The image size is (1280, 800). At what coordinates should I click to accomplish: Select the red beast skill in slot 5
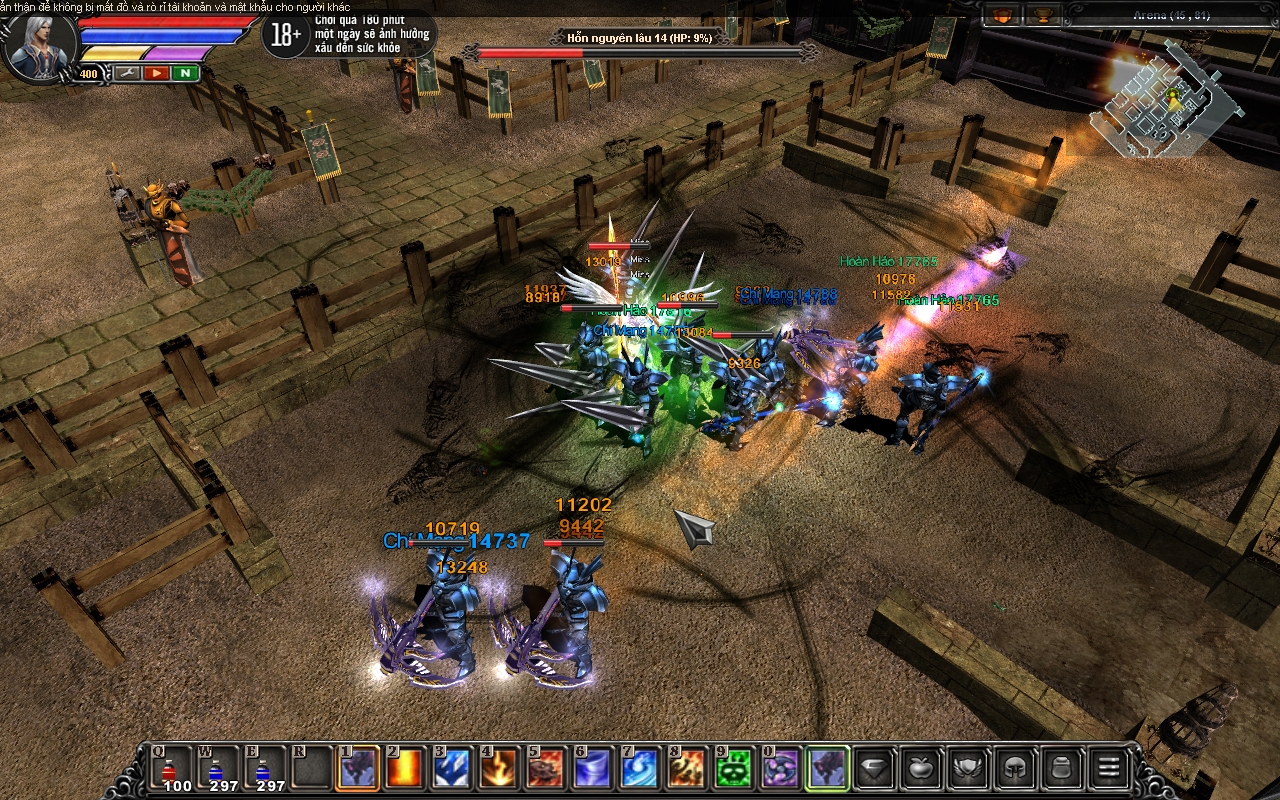[x=546, y=769]
